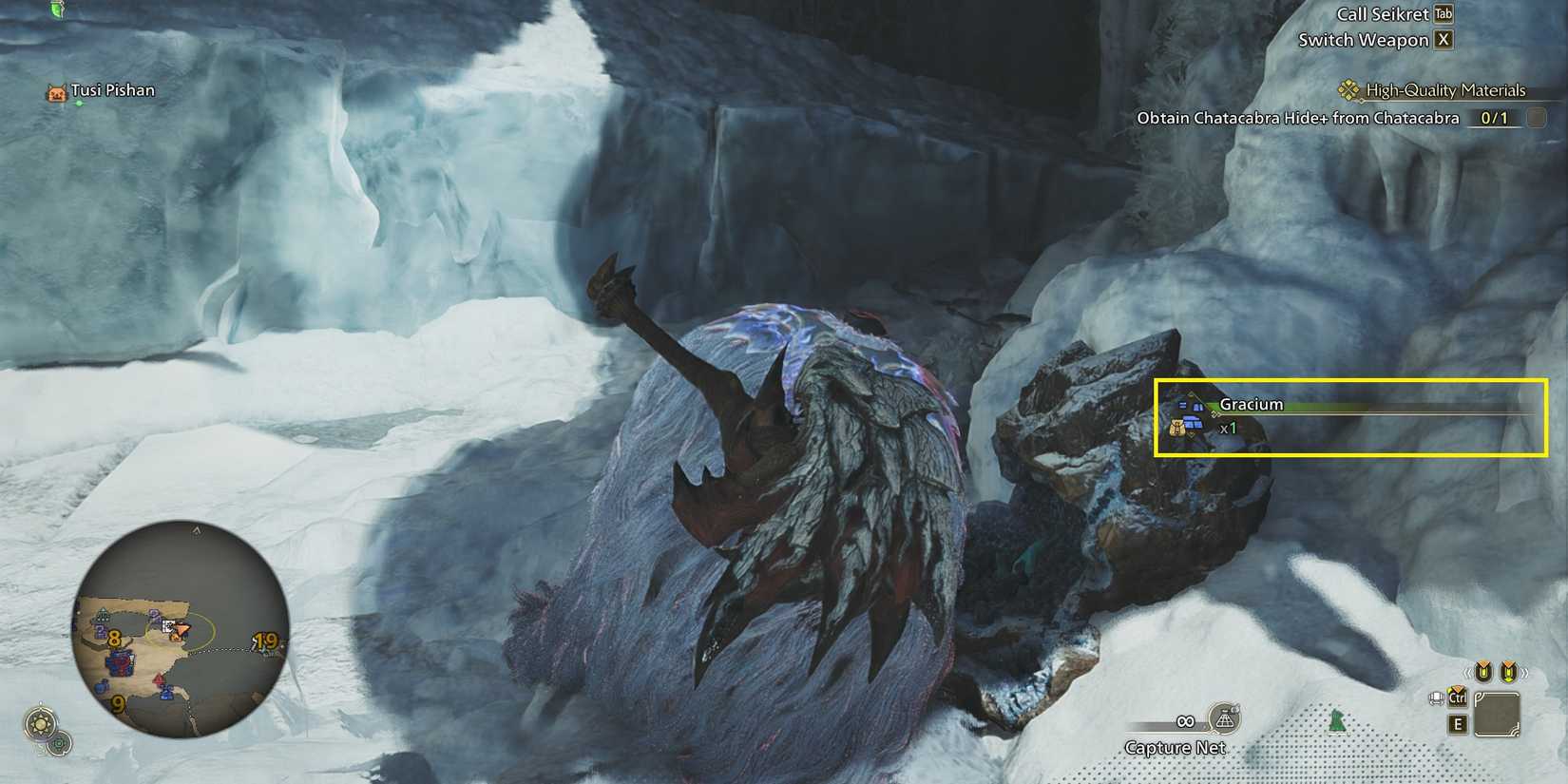Expand area number 19 on the minimap

click(263, 641)
